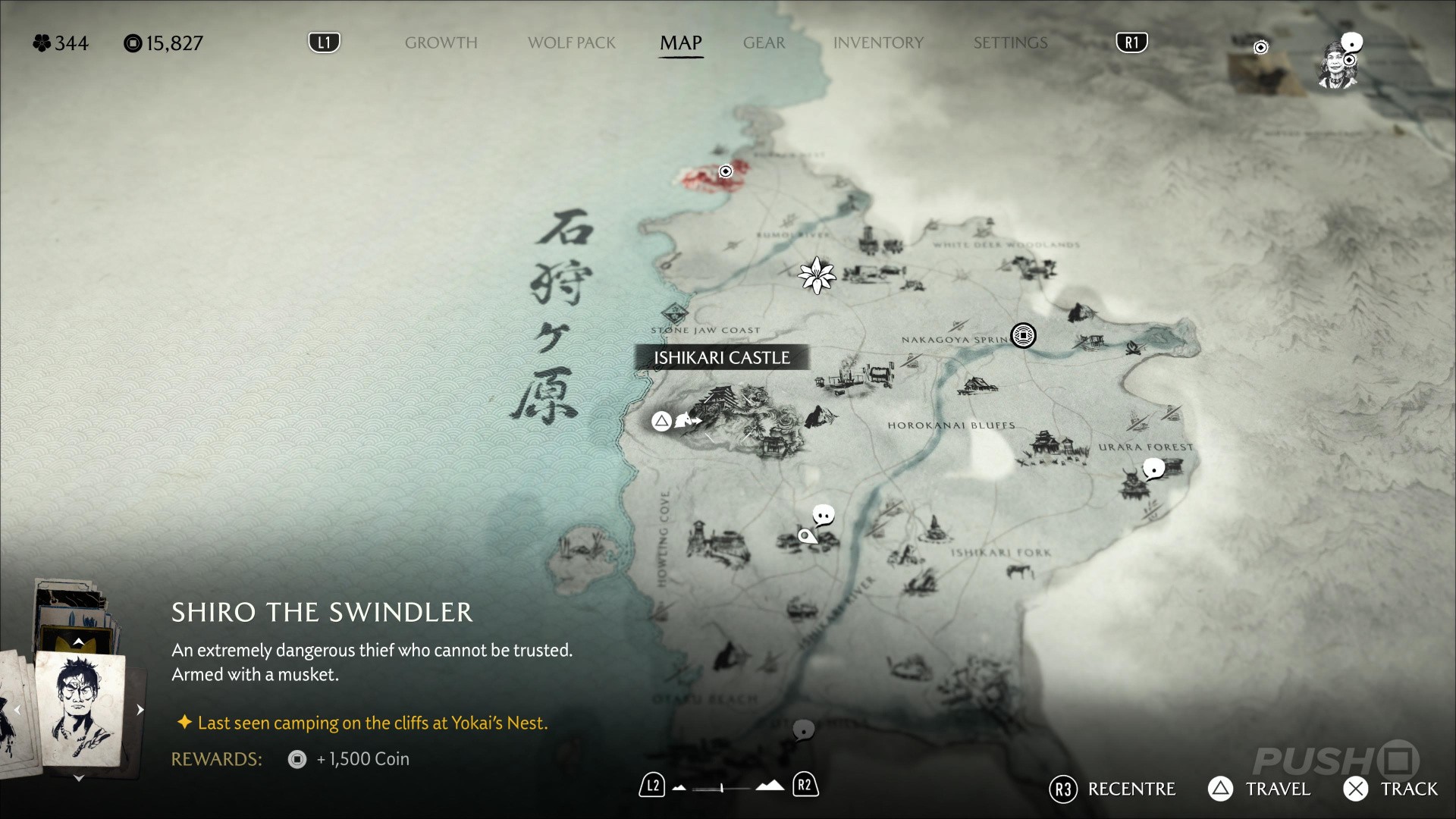Switch to the Settings tab
This screenshot has height=819, width=1456.
(x=1010, y=43)
